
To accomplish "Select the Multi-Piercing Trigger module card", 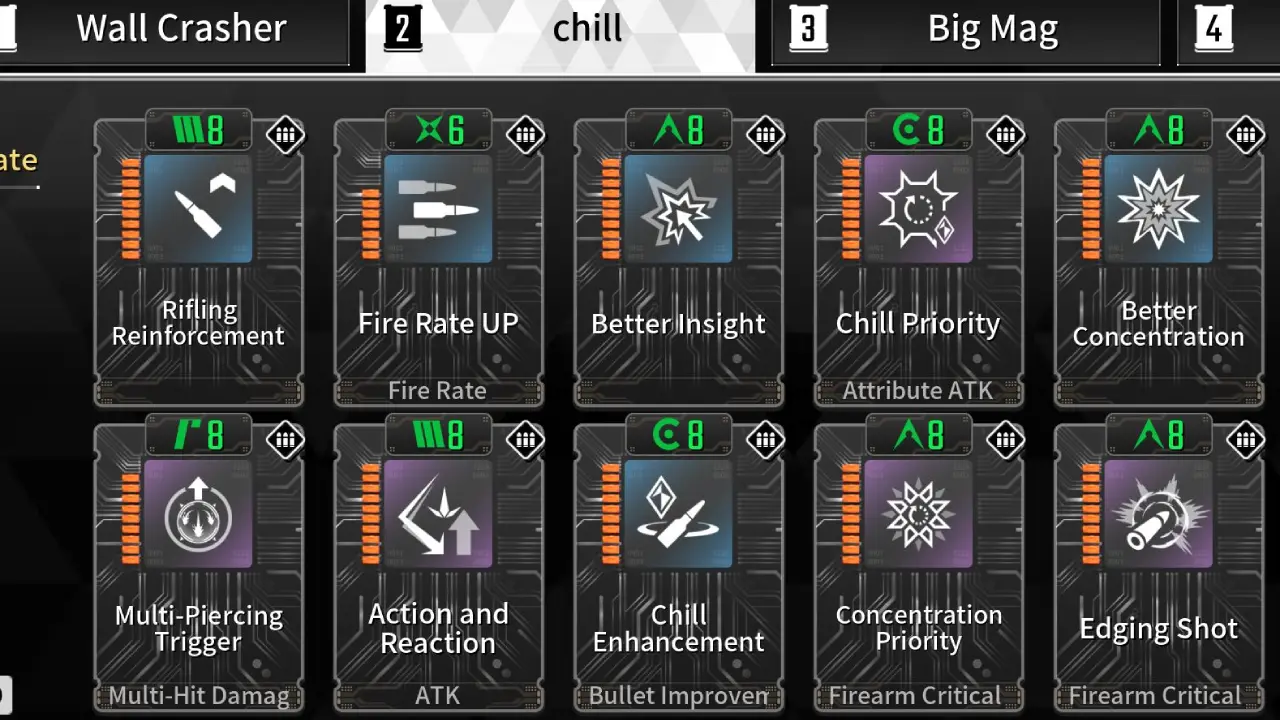I will click(198, 565).
